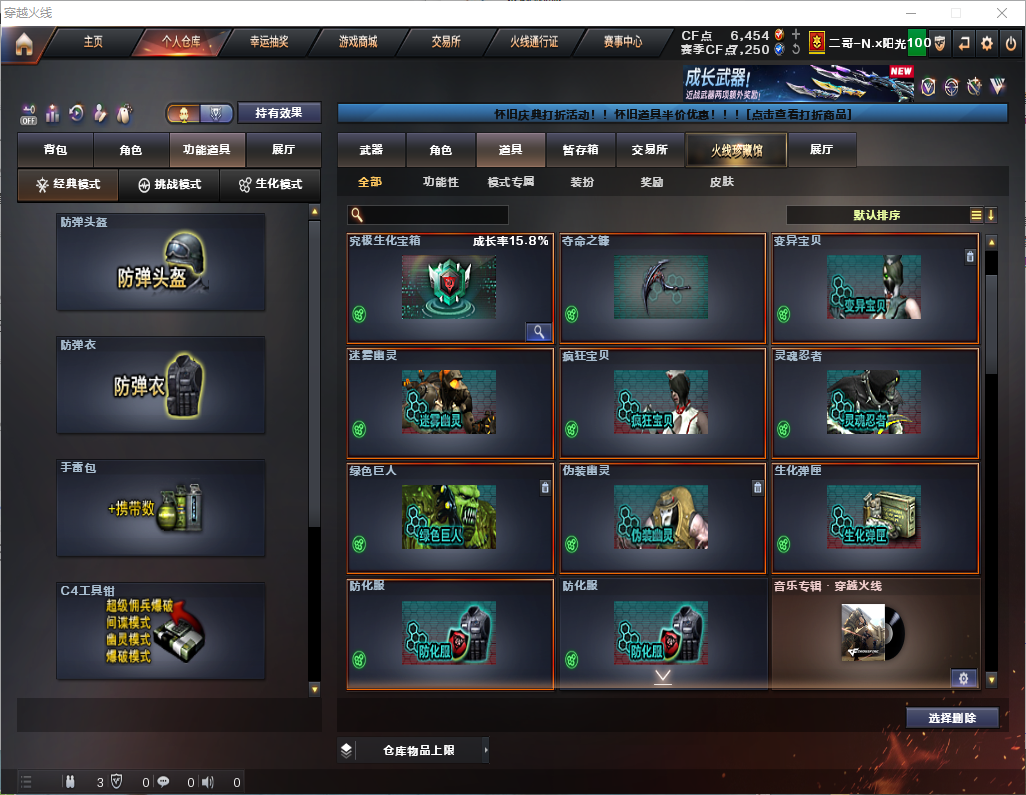Click the 选择删除 delete selection button
The height and width of the screenshot is (795, 1026).
coord(952,718)
